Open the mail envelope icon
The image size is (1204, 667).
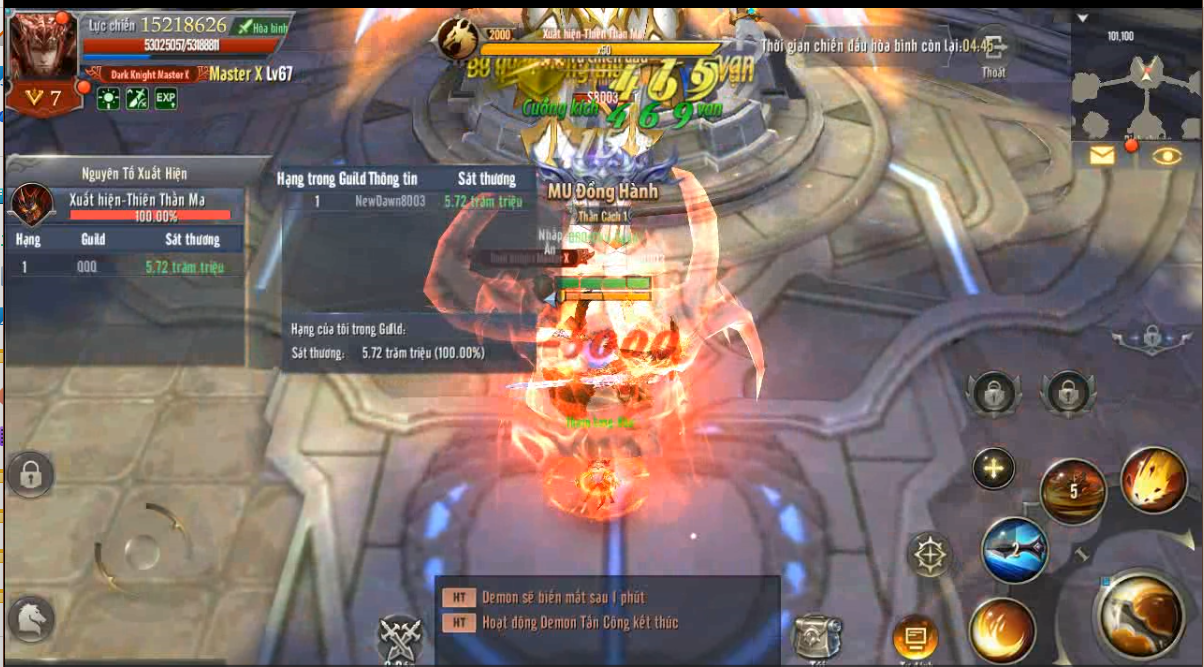(1102, 155)
